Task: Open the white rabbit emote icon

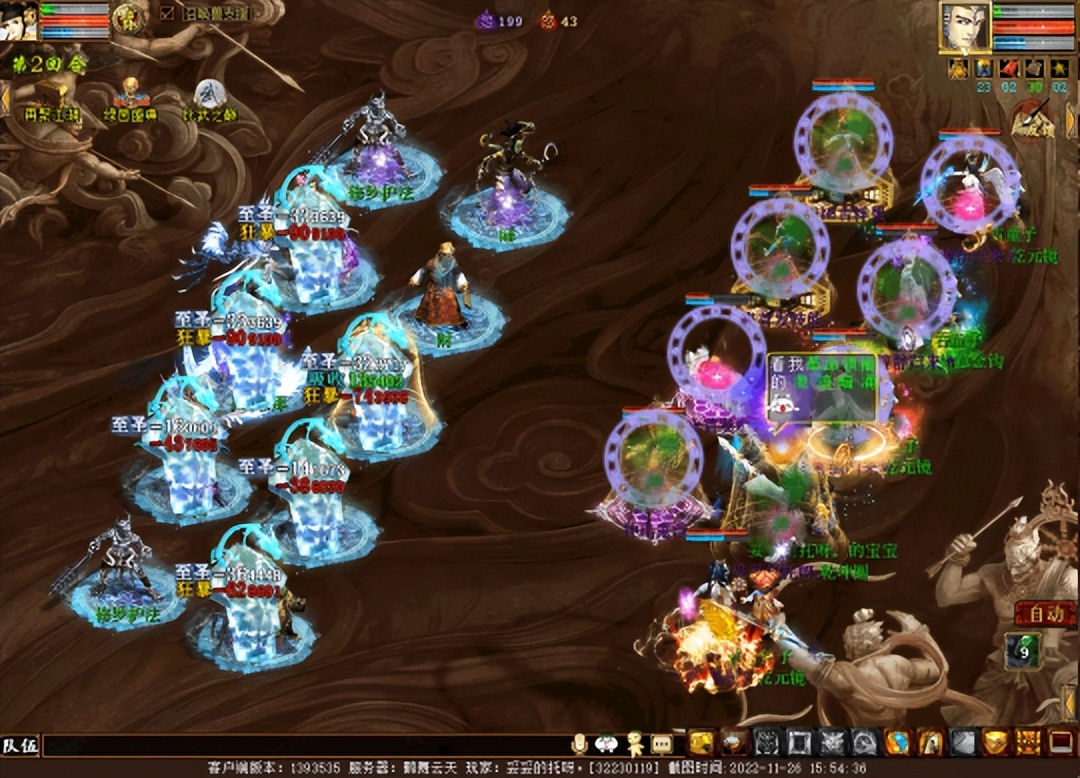Action: click(606, 743)
